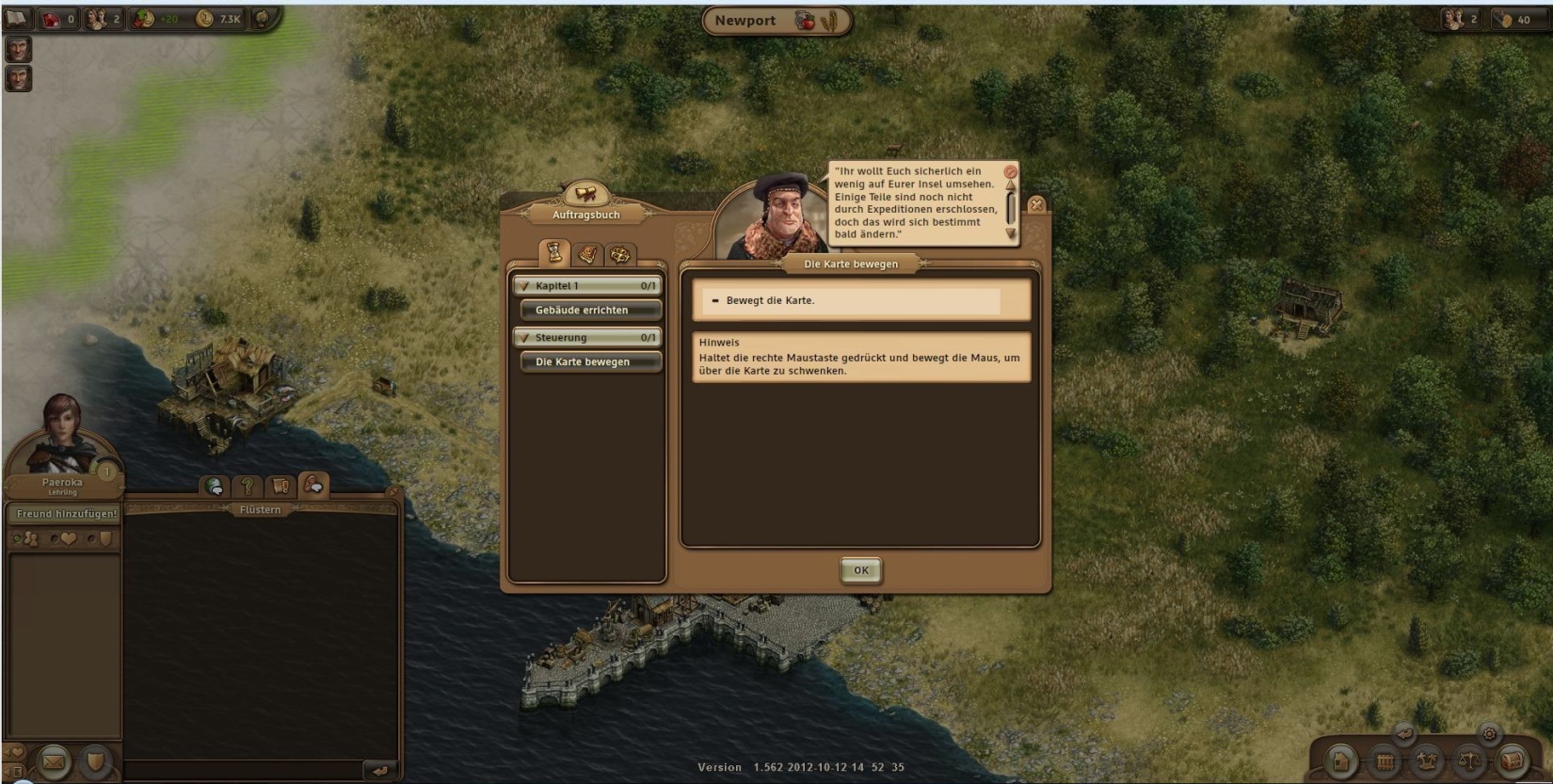This screenshot has height=784, width=1553.
Task: Switch to the question mark help chat tab
Action: [x=248, y=487]
